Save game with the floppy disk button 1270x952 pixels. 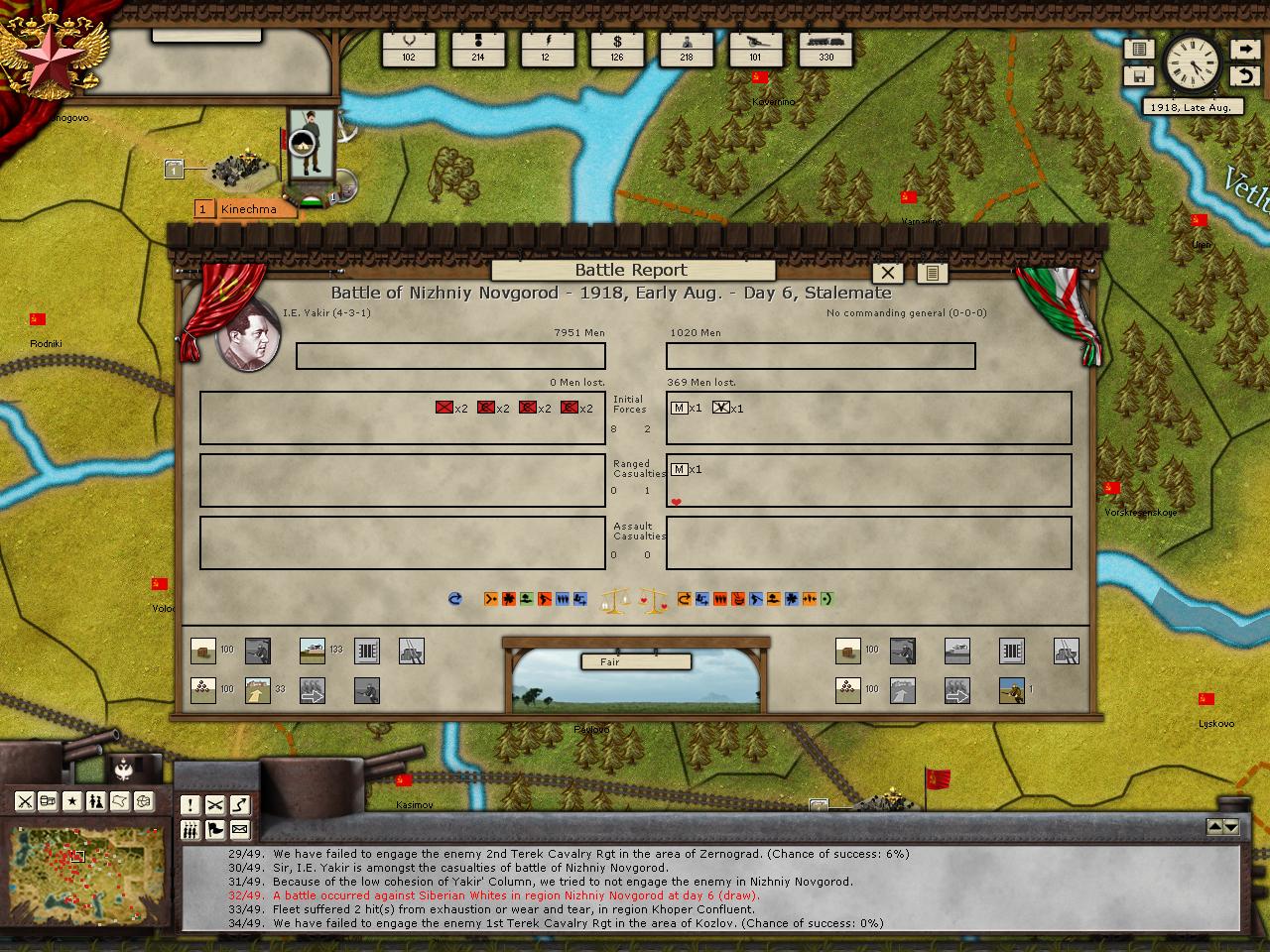(x=1139, y=75)
